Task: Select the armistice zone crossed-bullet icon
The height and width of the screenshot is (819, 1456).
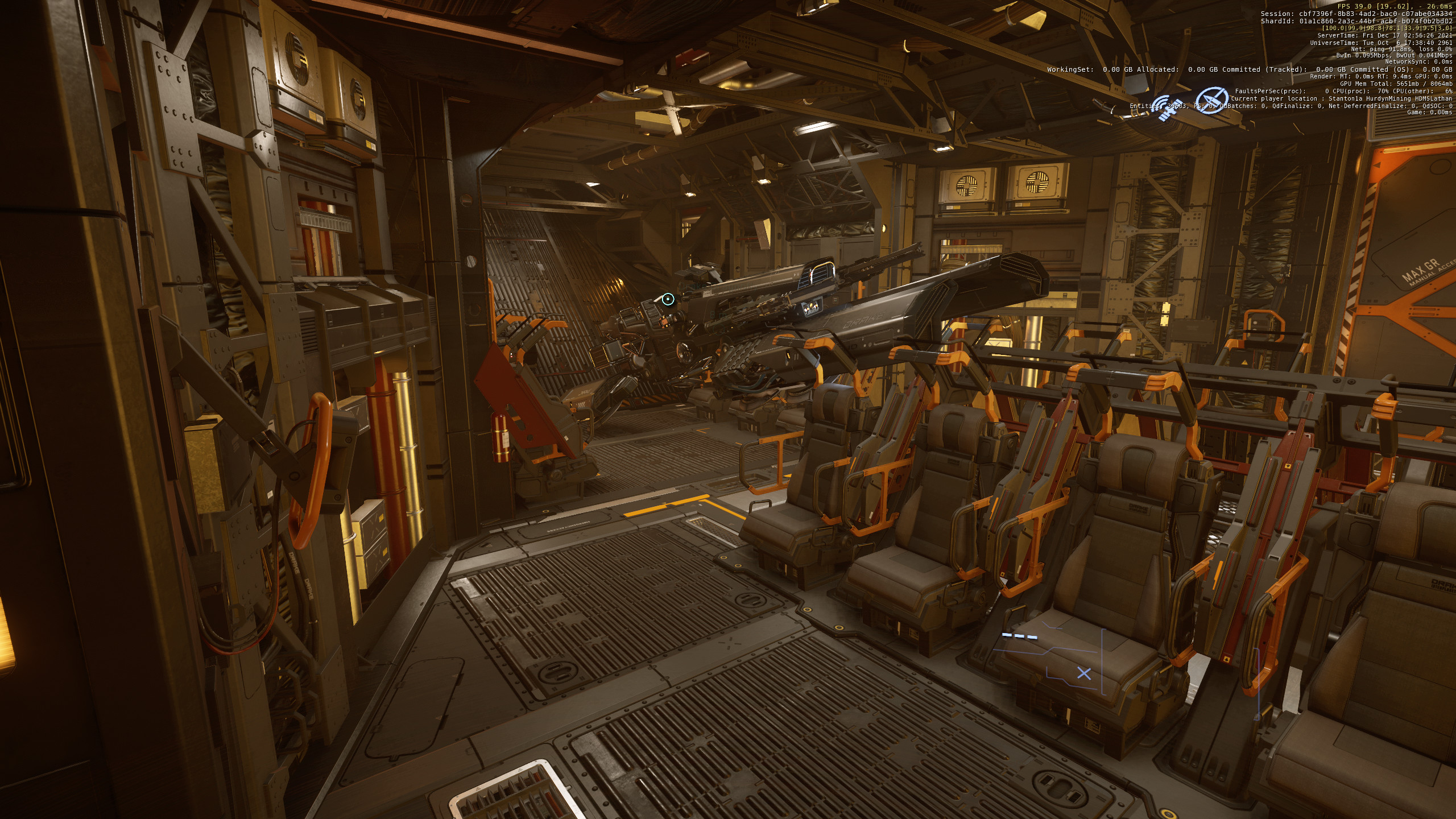Action: coord(1211,100)
